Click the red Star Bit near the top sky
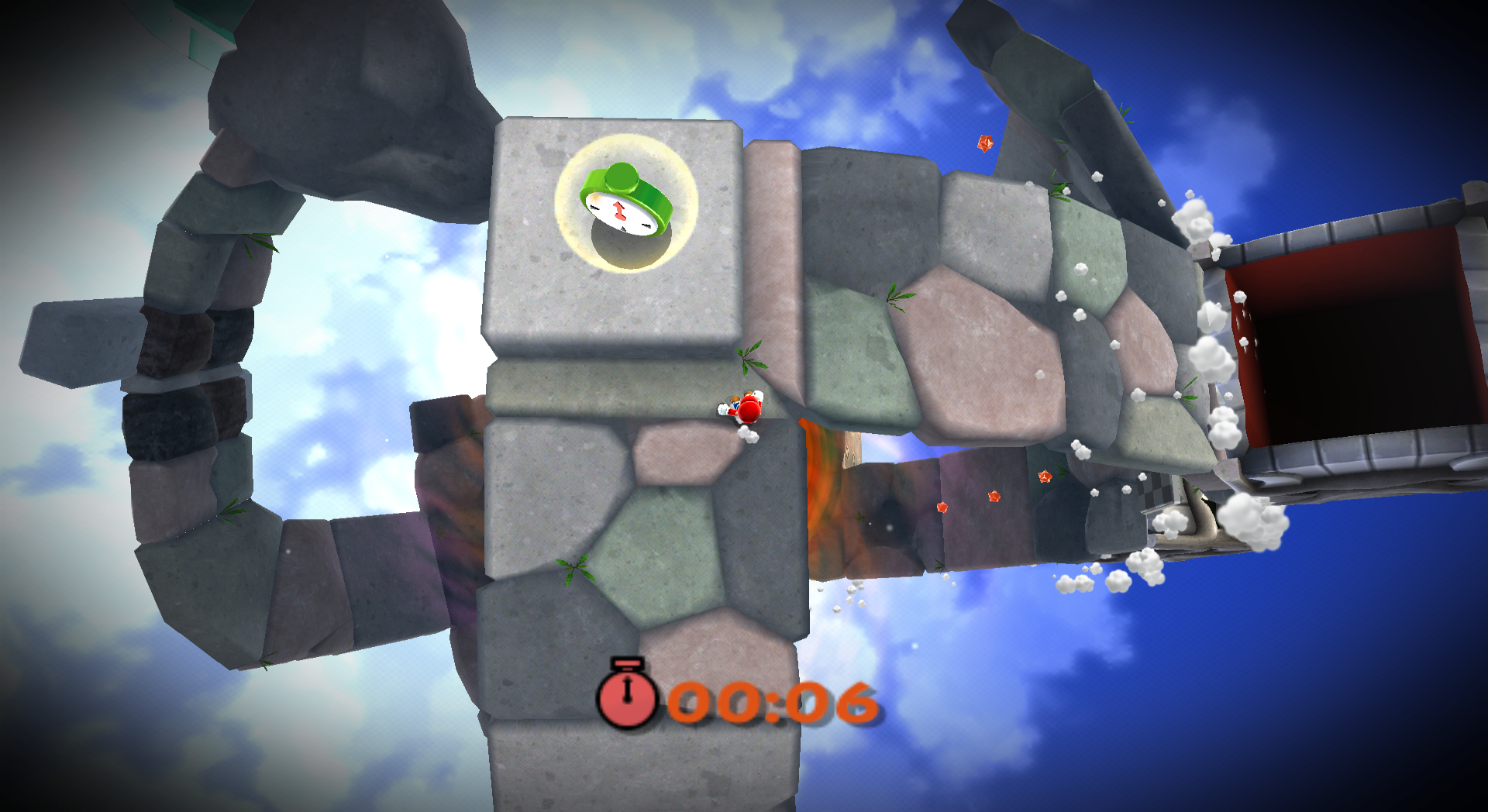1488x812 pixels. point(985,143)
